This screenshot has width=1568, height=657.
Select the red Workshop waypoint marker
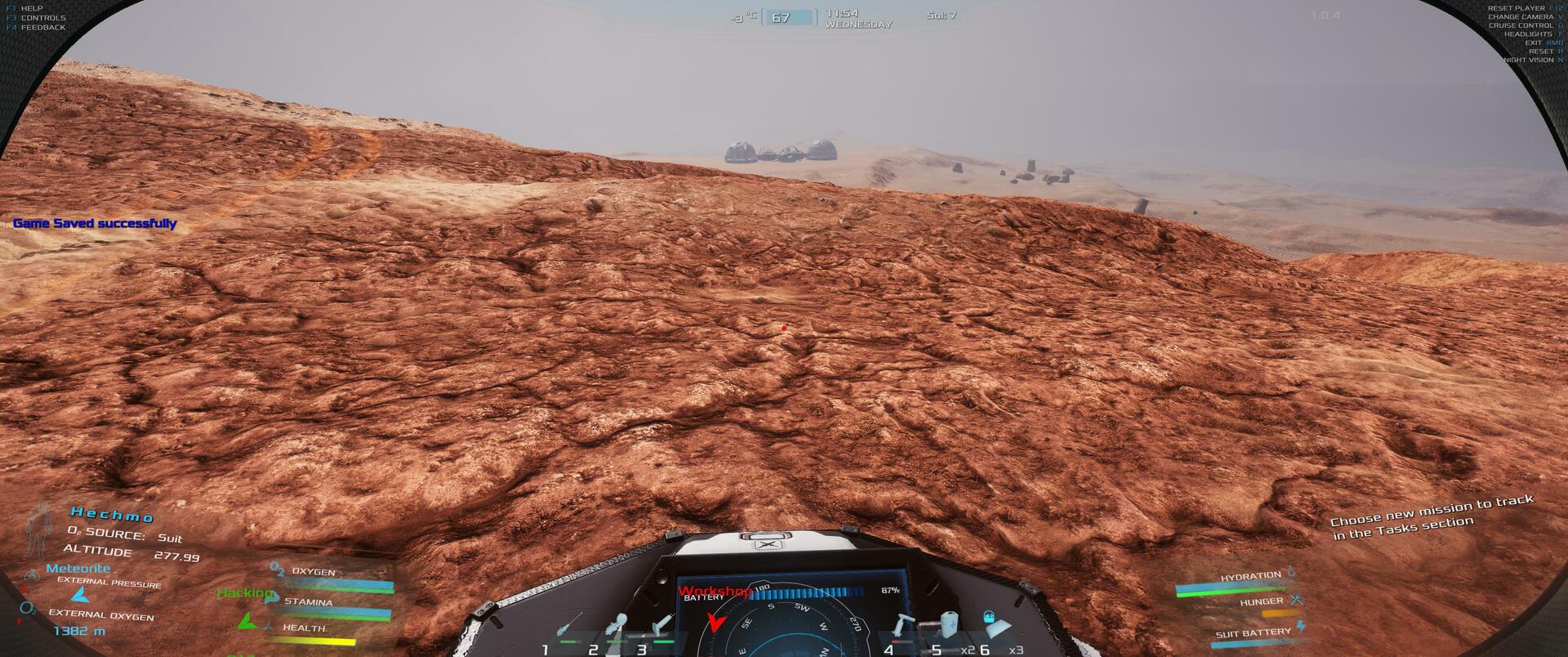[x=715, y=623]
